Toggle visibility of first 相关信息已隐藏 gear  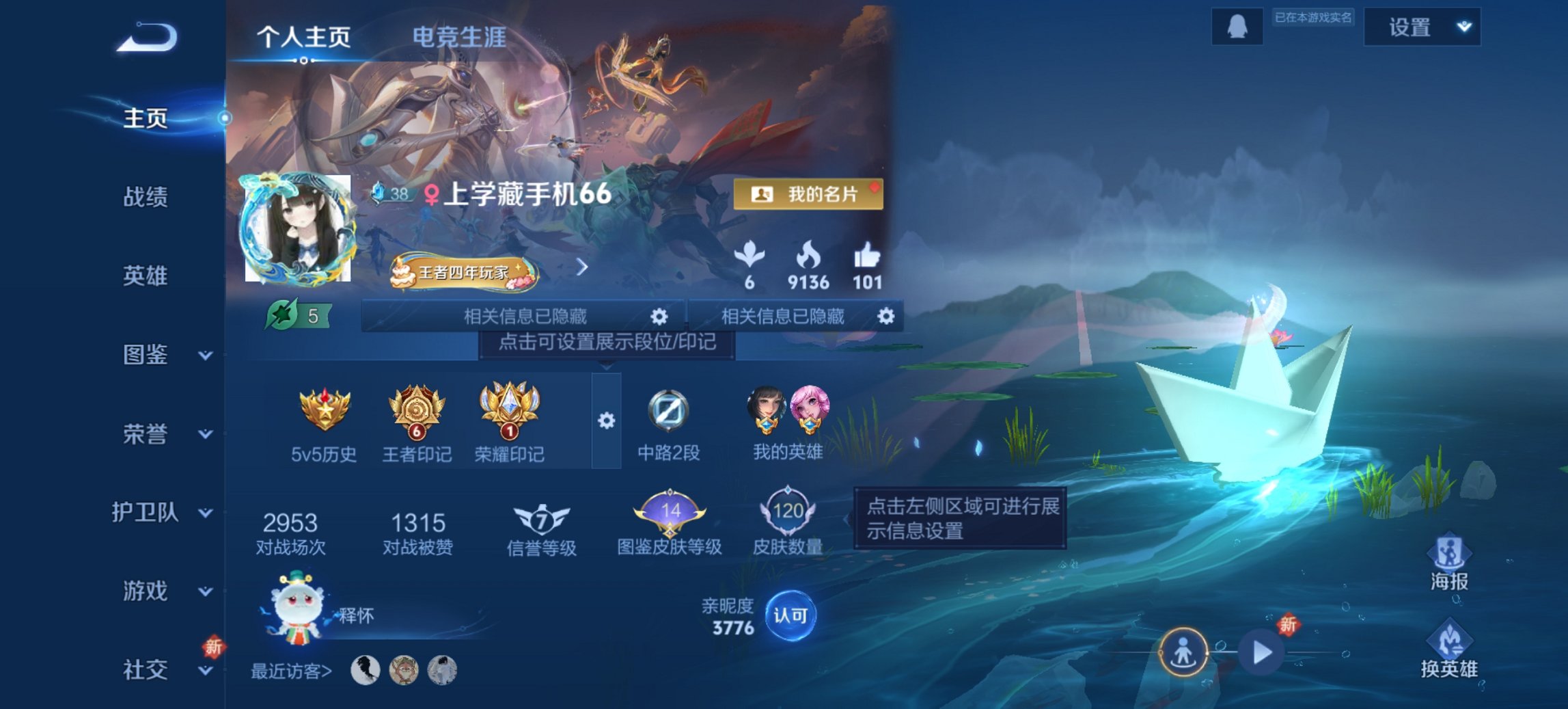click(658, 316)
